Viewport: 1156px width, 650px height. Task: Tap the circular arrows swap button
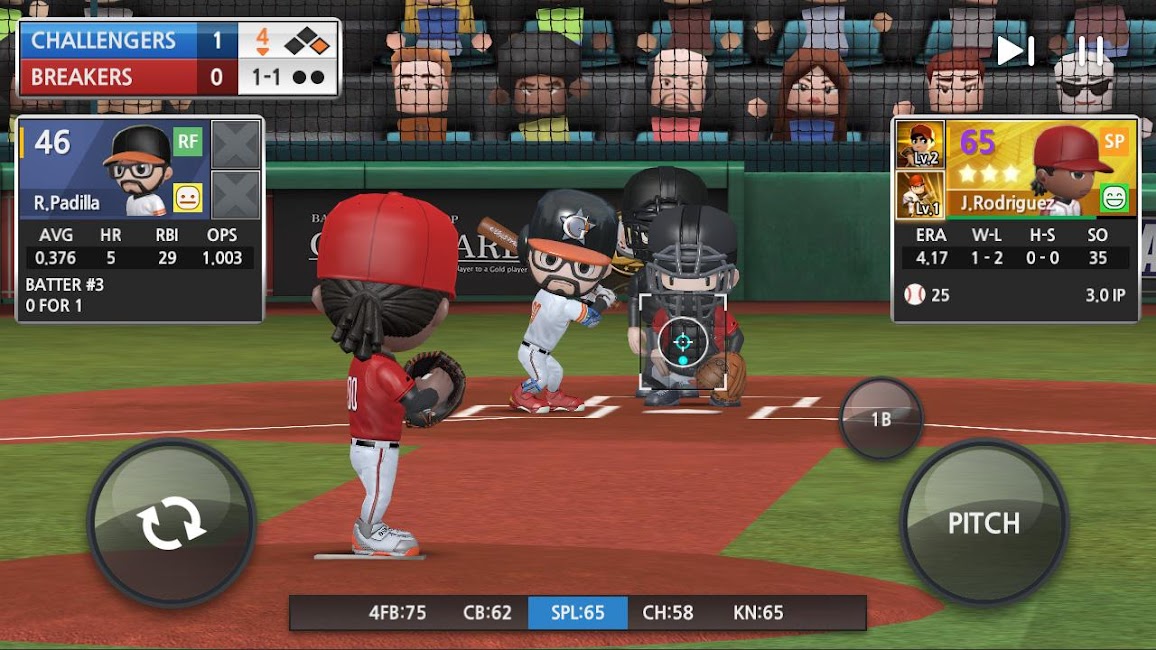pos(171,523)
